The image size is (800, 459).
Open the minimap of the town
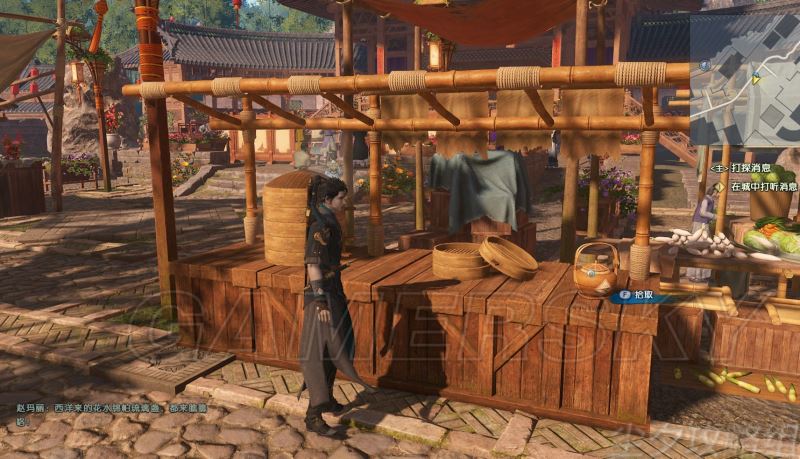[x=745, y=77]
